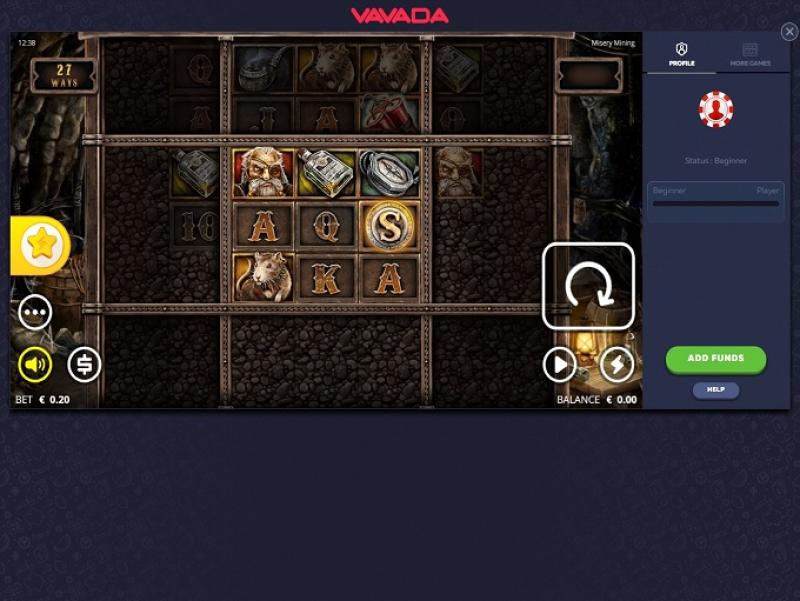This screenshot has width=800, height=601.
Task: Click the Vavada logo at the top
Action: click(400, 15)
